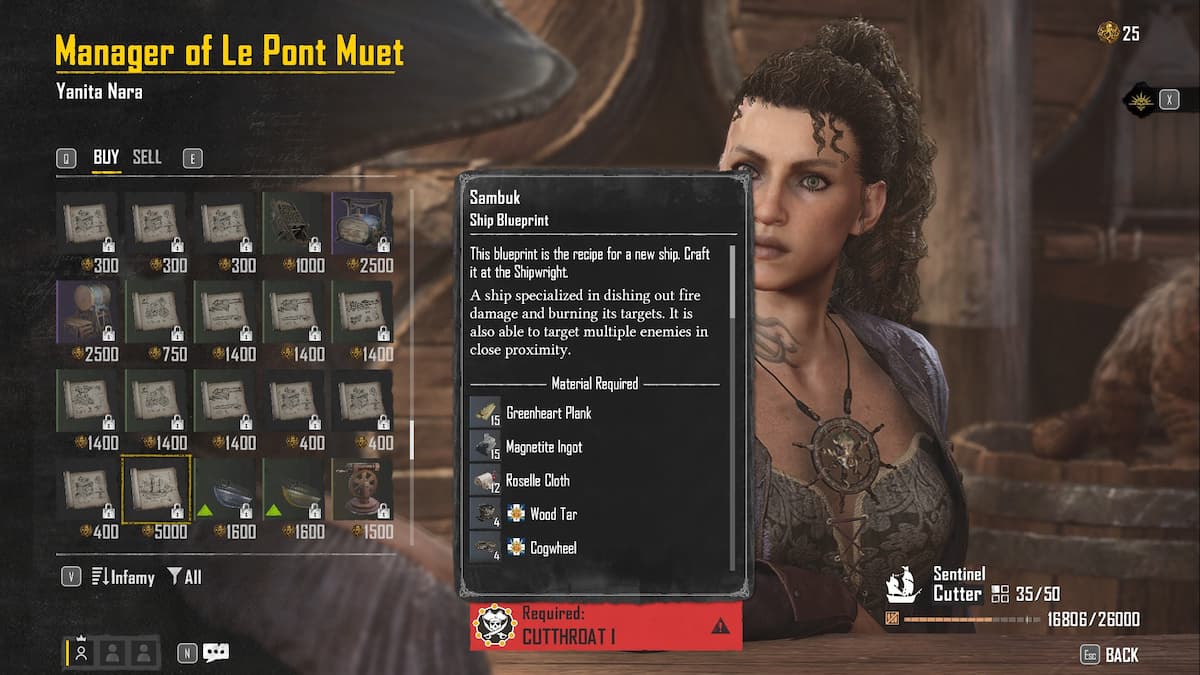Choose the barrel station item priced 2500
Screen dimensions: 1200x675
pyautogui.click(x=87, y=311)
